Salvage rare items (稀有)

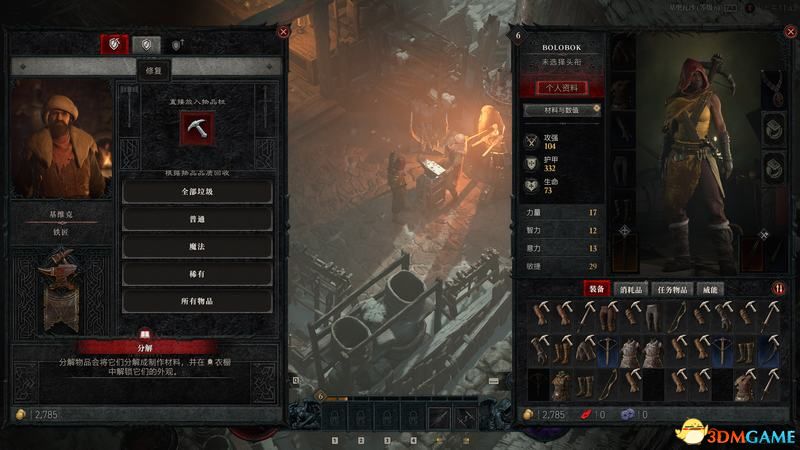point(197,273)
